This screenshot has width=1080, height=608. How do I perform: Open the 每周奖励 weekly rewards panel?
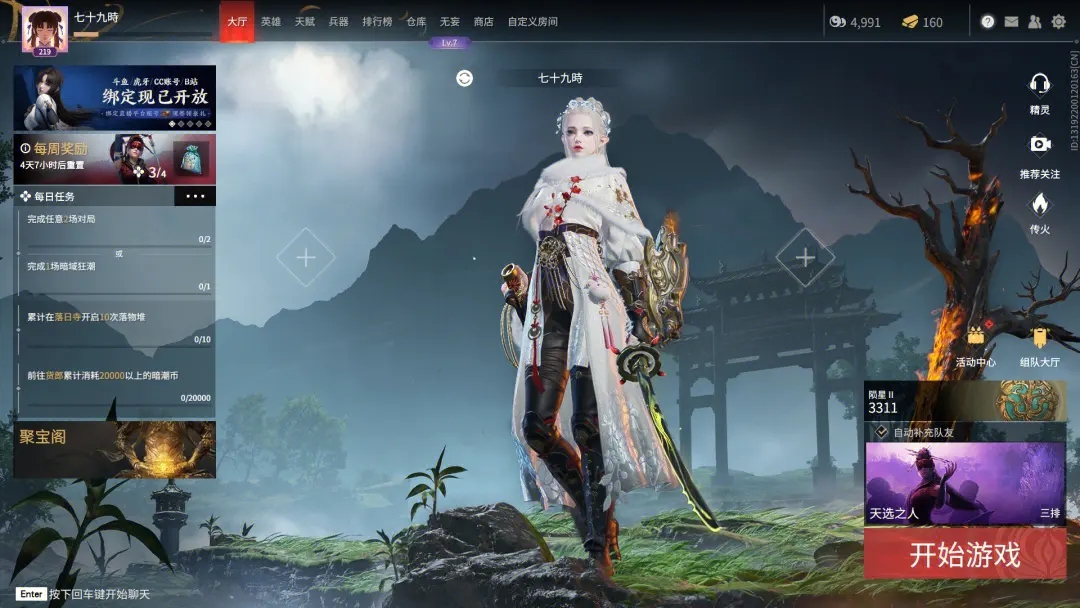tap(114, 159)
